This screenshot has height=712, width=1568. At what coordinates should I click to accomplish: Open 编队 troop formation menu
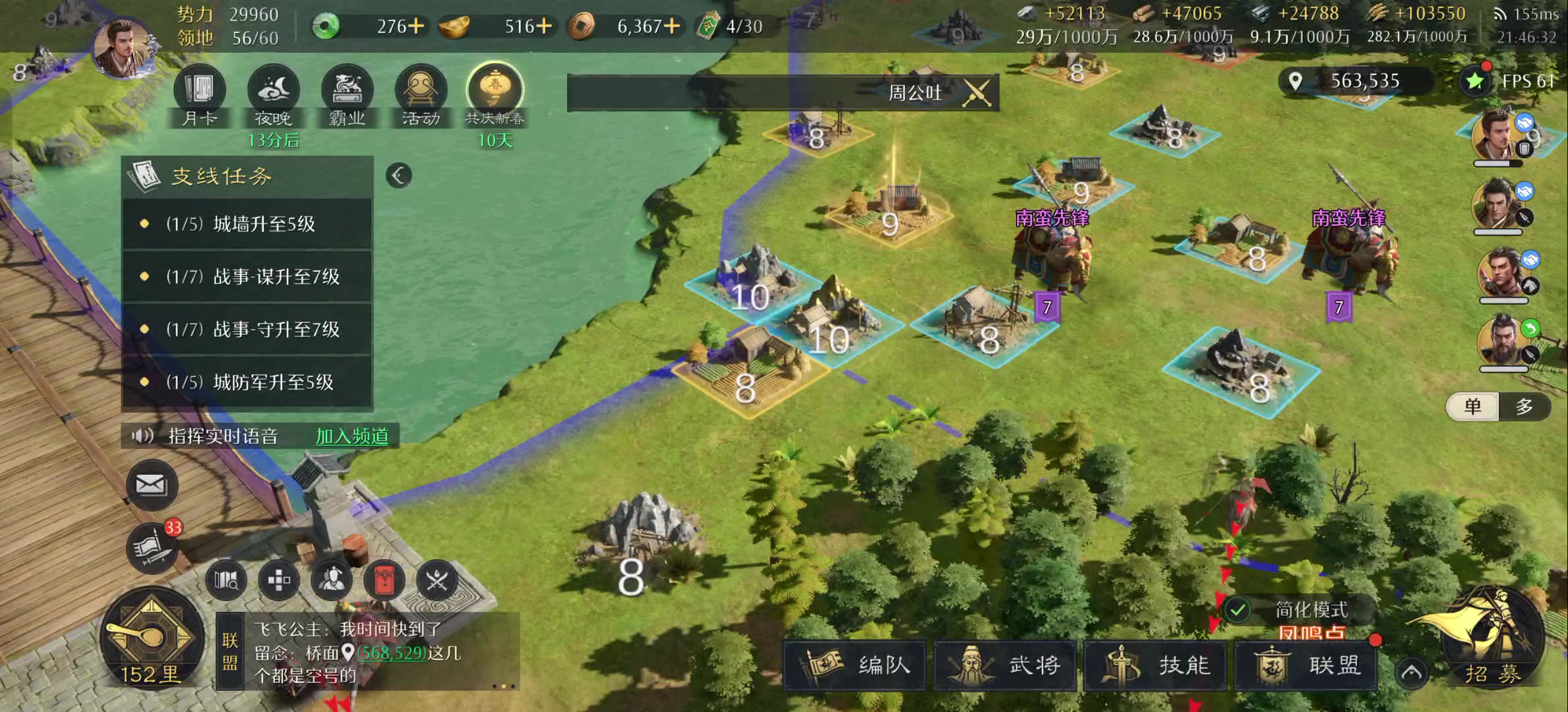[856, 665]
